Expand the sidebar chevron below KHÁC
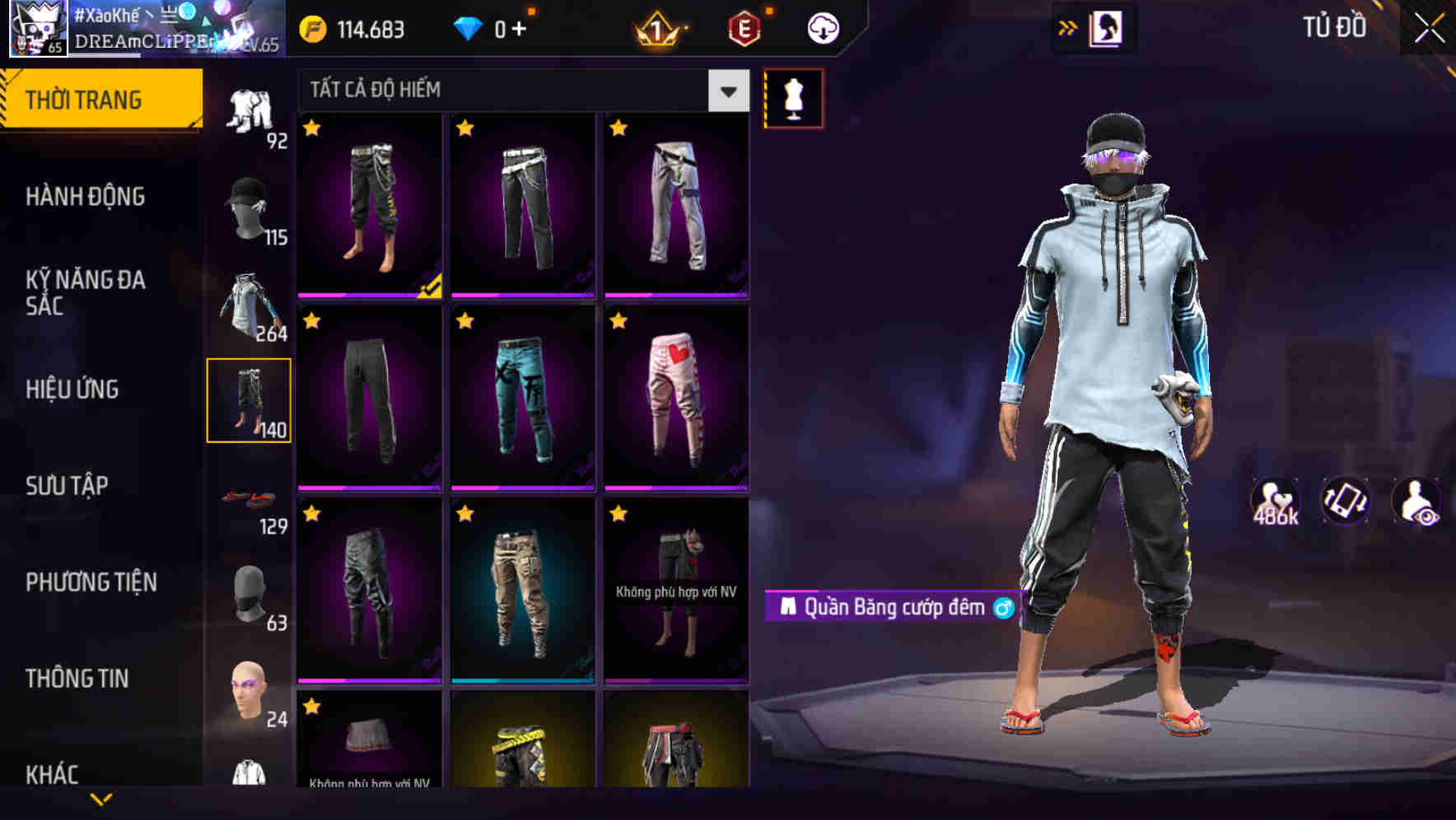This screenshot has width=1456, height=820. [x=101, y=799]
